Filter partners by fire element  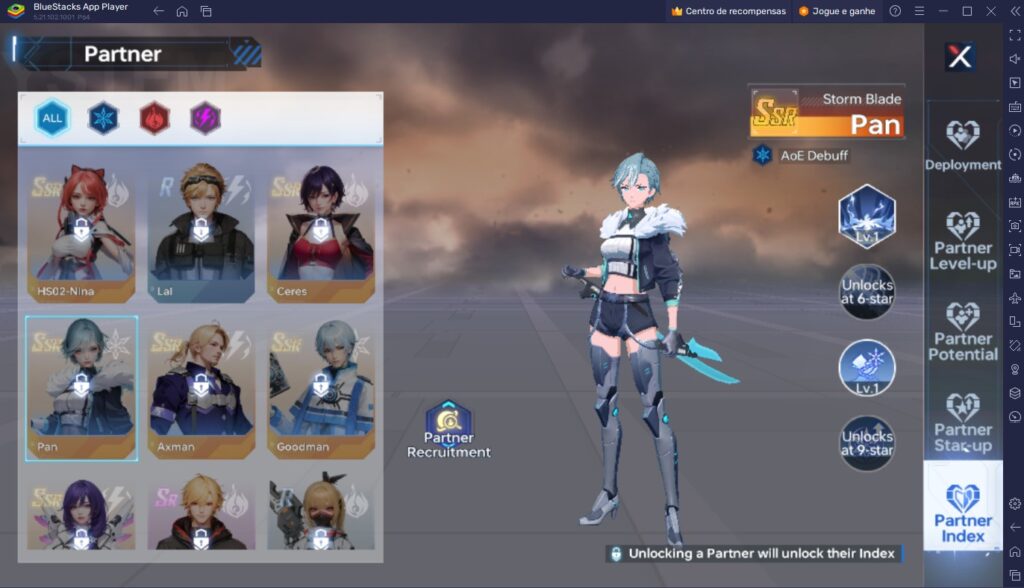(154, 119)
